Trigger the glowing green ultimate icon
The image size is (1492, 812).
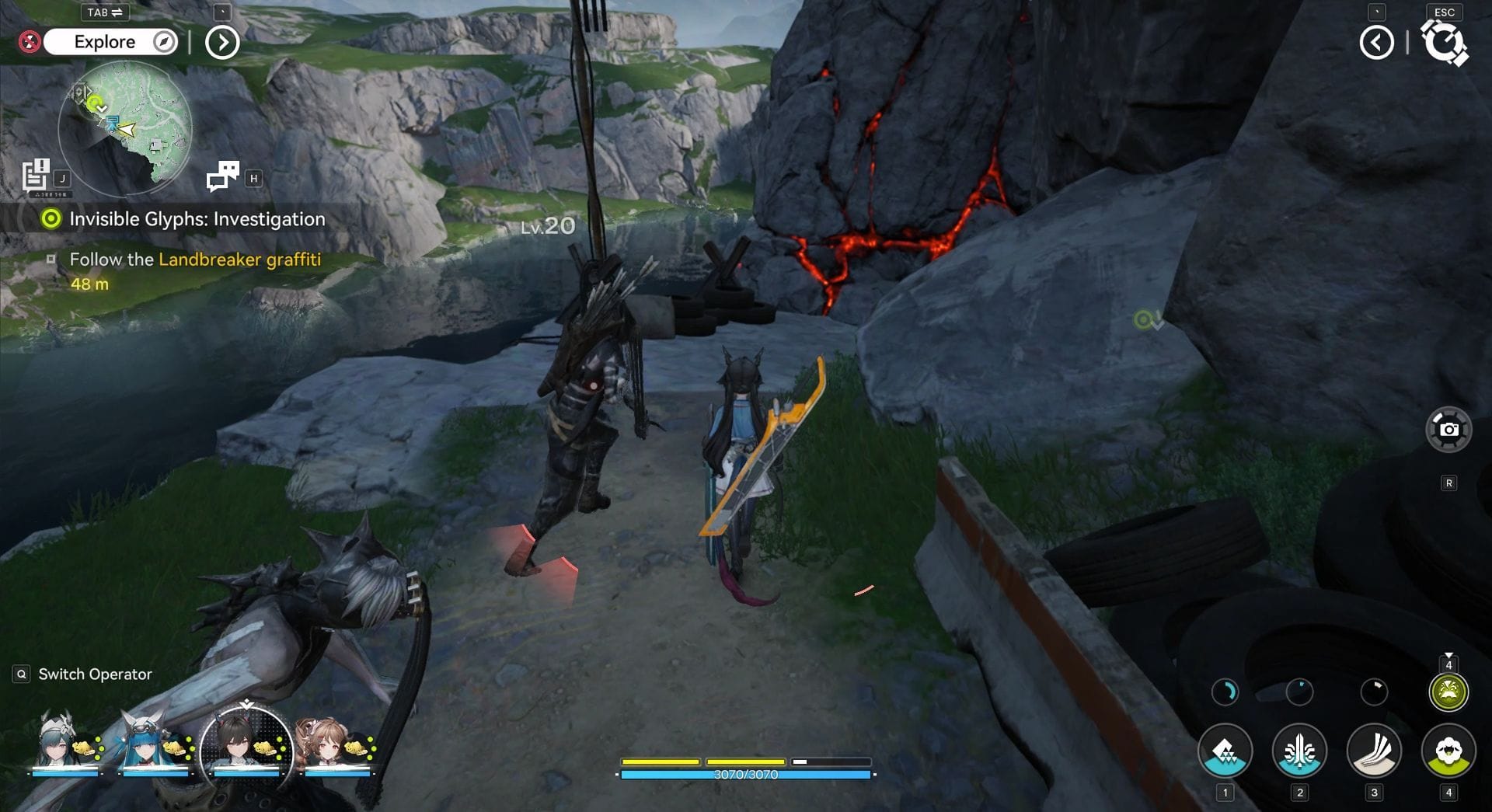point(1448,692)
